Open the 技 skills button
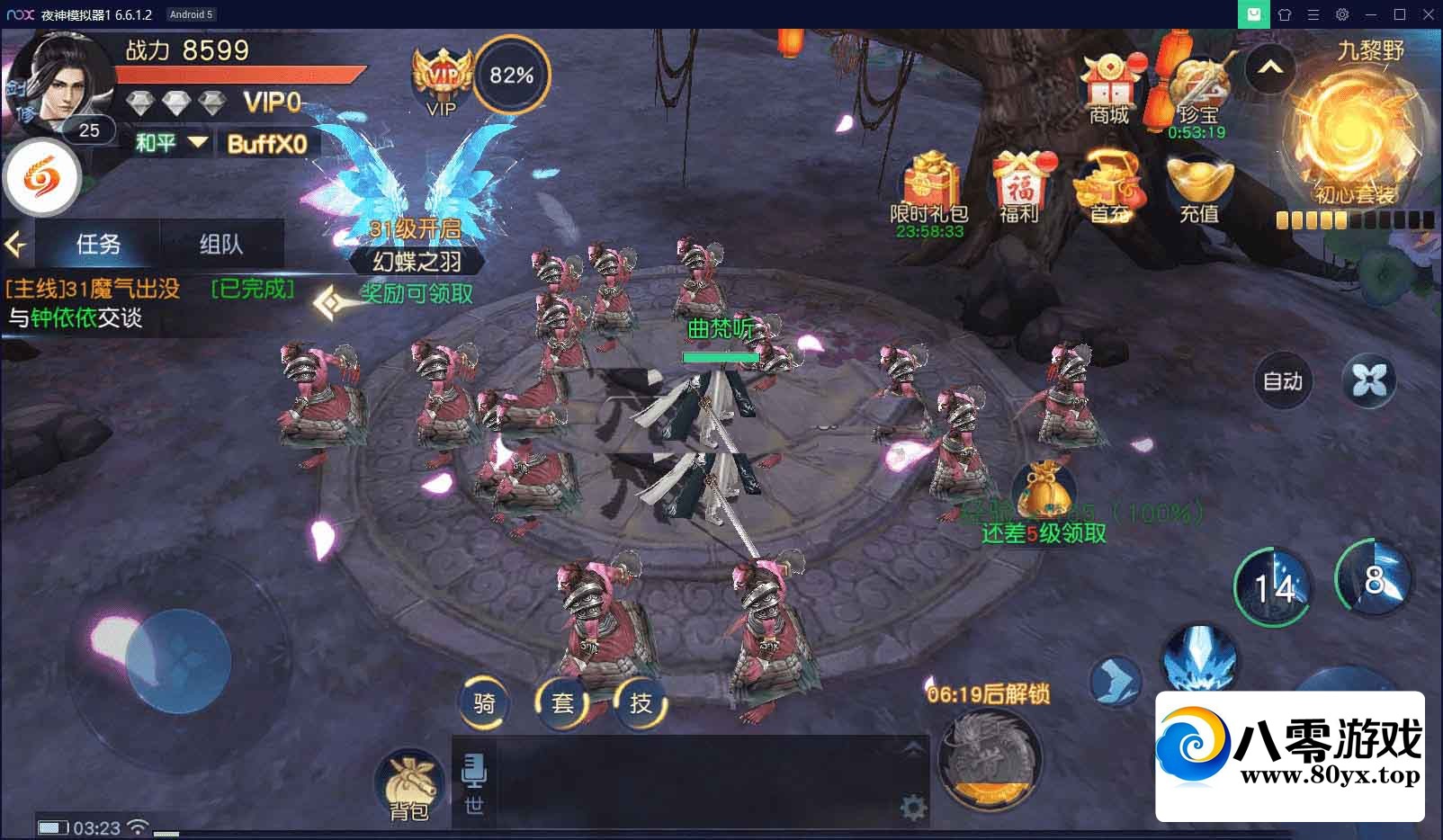This screenshot has height=840, width=1443. 641,702
